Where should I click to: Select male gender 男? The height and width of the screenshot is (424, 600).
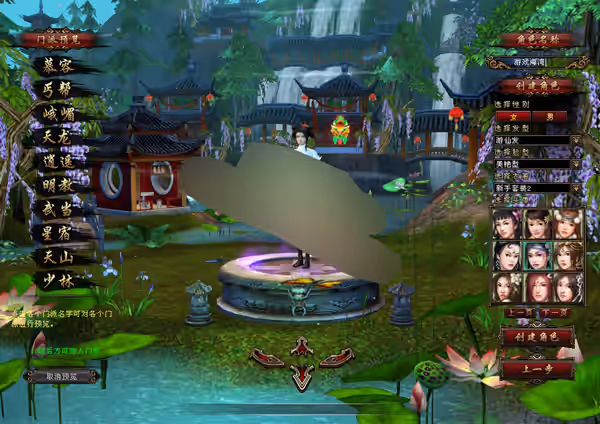pyautogui.click(x=548, y=116)
